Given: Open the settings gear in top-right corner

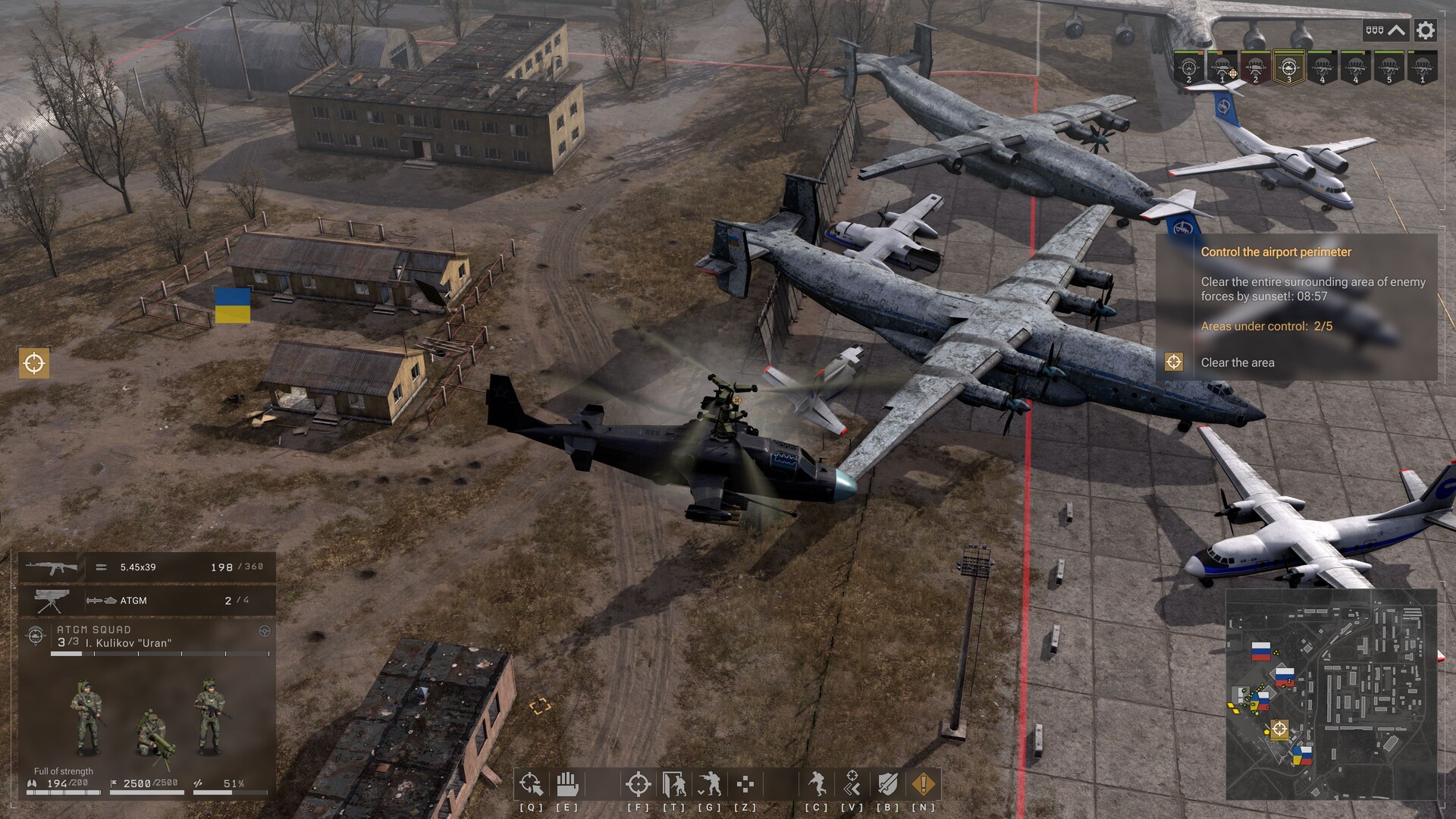Looking at the screenshot, I should point(1426,31).
